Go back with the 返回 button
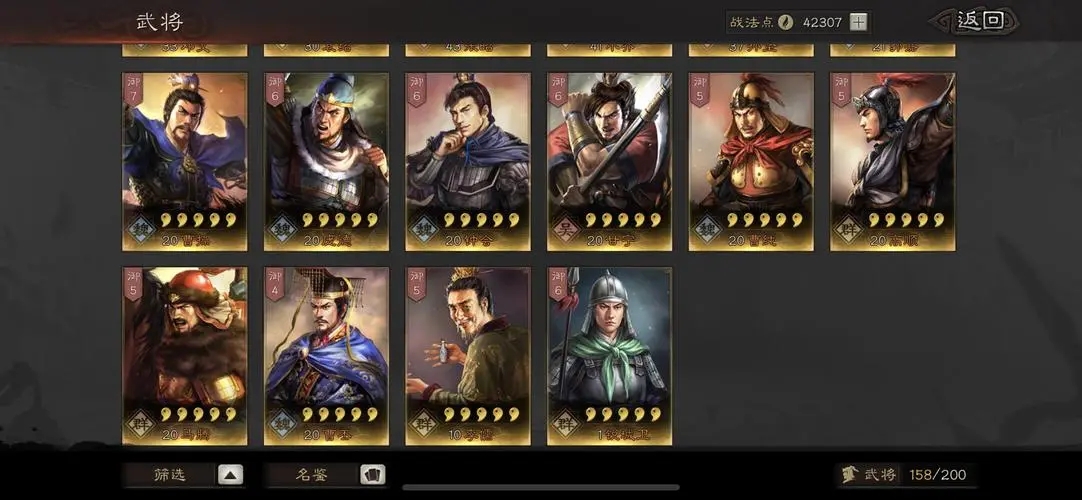The image size is (1082, 500). click(x=978, y=21)
